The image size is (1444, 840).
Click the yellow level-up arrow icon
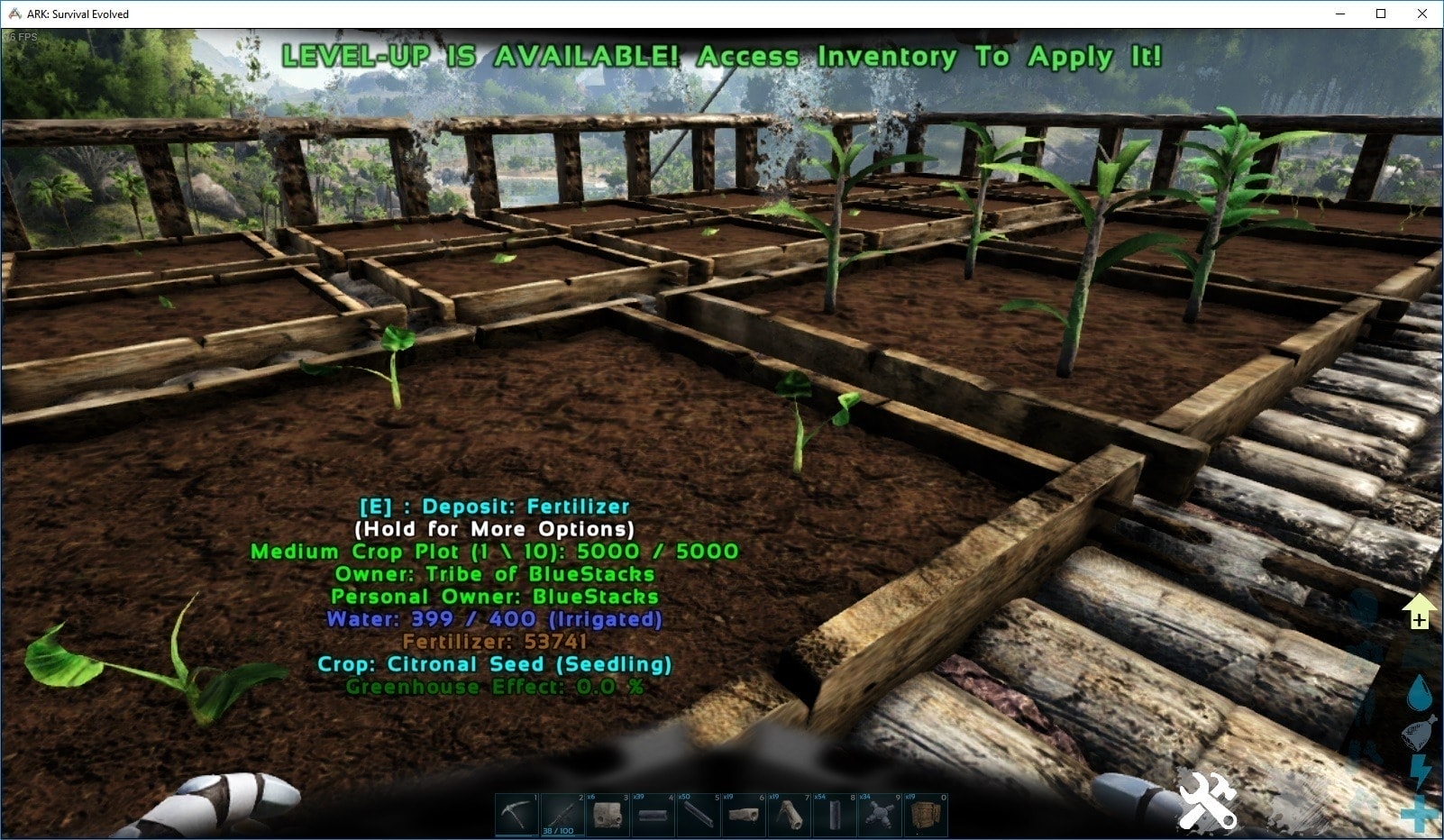[x=1419, y=612]
